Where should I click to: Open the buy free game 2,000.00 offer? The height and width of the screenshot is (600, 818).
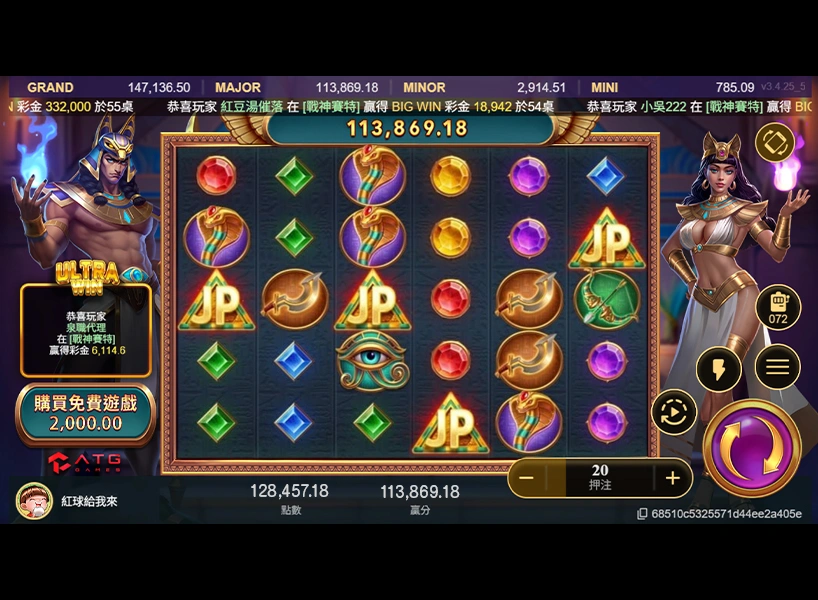click(85, 413)
